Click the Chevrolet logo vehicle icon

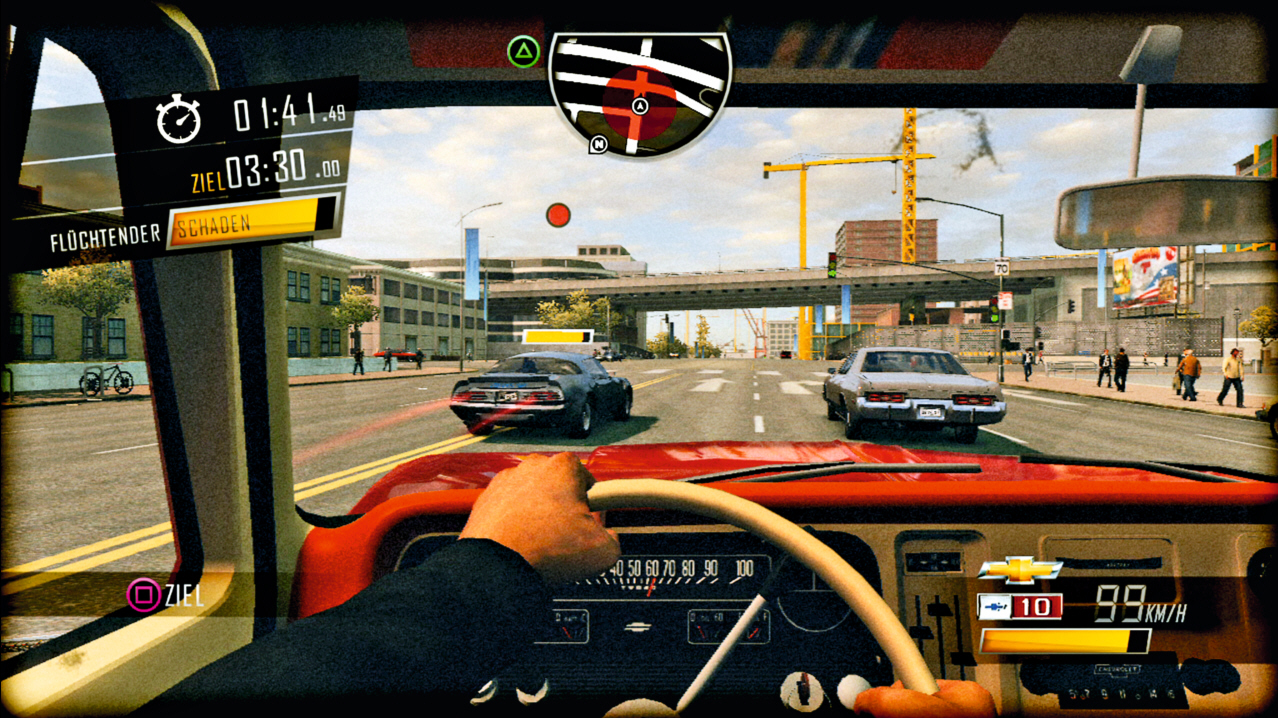click(1019, 569)
